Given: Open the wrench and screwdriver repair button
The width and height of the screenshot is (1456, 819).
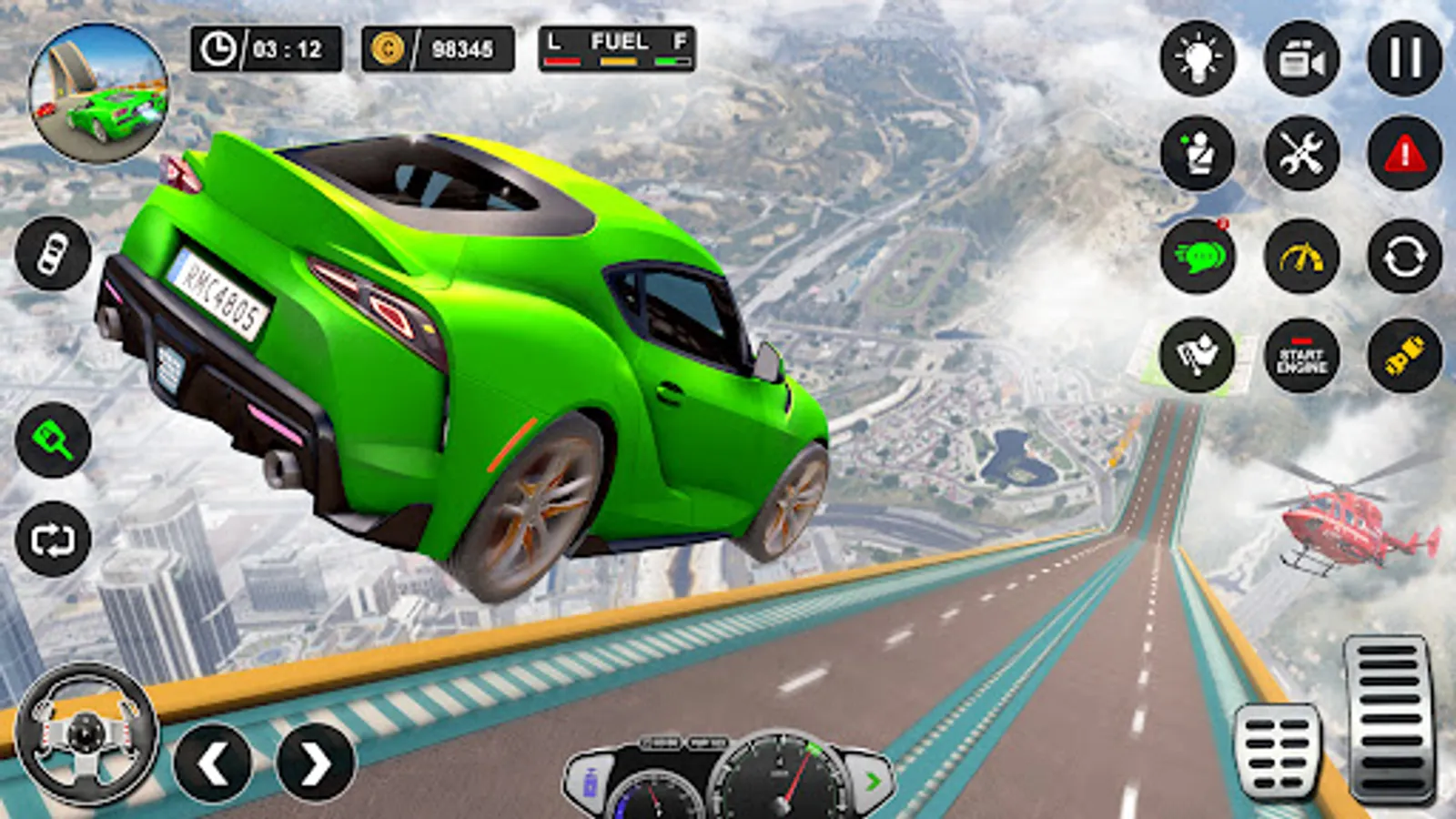Looking at the screenshot, I should 1301,153.
